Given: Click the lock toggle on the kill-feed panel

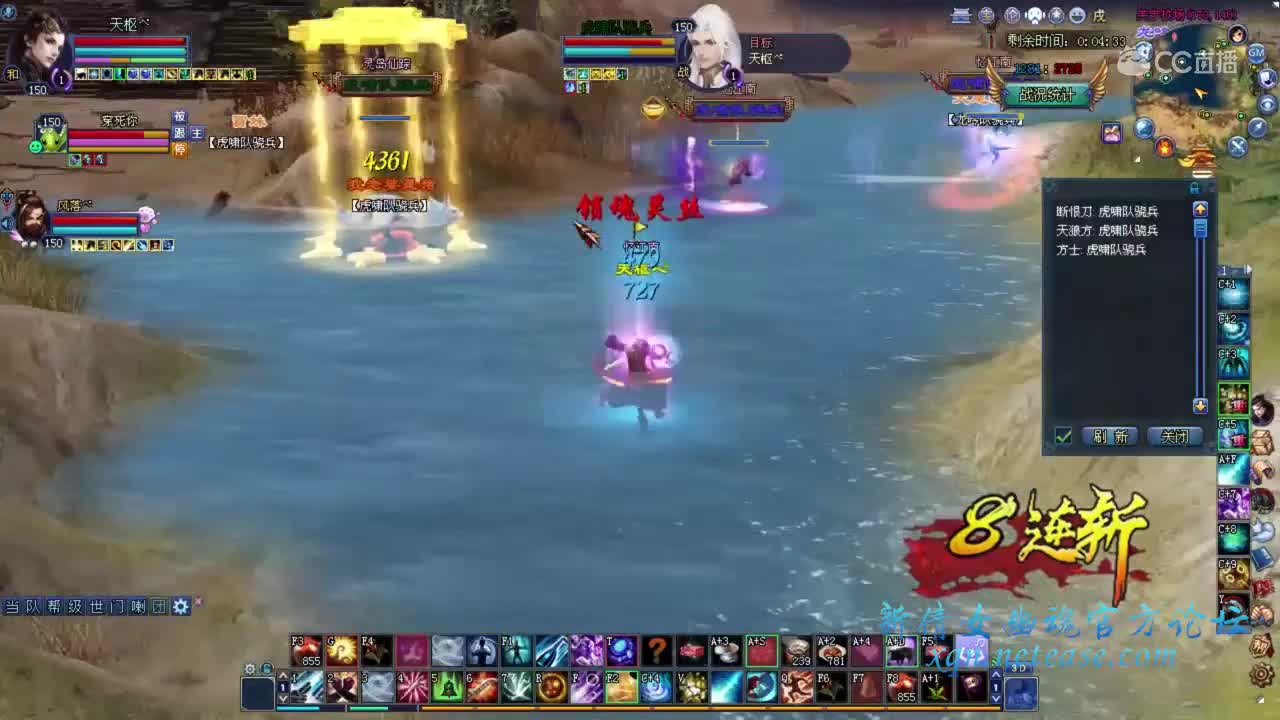Looking at the screenshot, I should pos(1195,186).
